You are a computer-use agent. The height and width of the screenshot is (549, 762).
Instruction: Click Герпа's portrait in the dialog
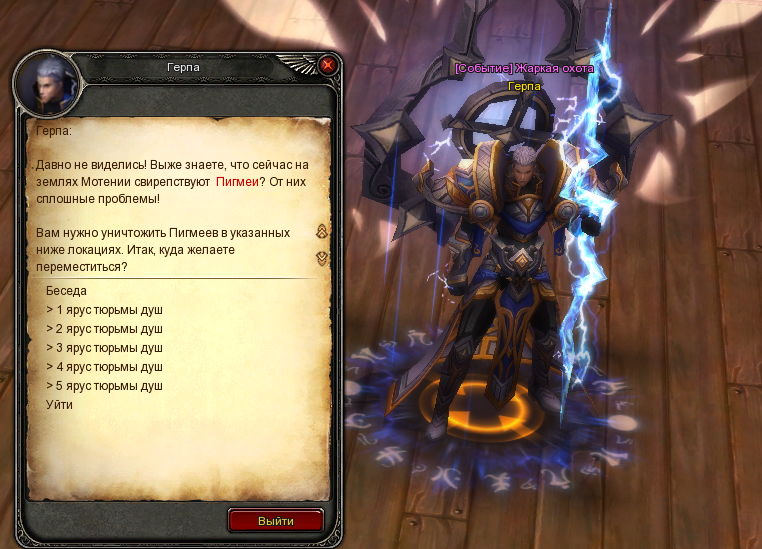(46, 82)
